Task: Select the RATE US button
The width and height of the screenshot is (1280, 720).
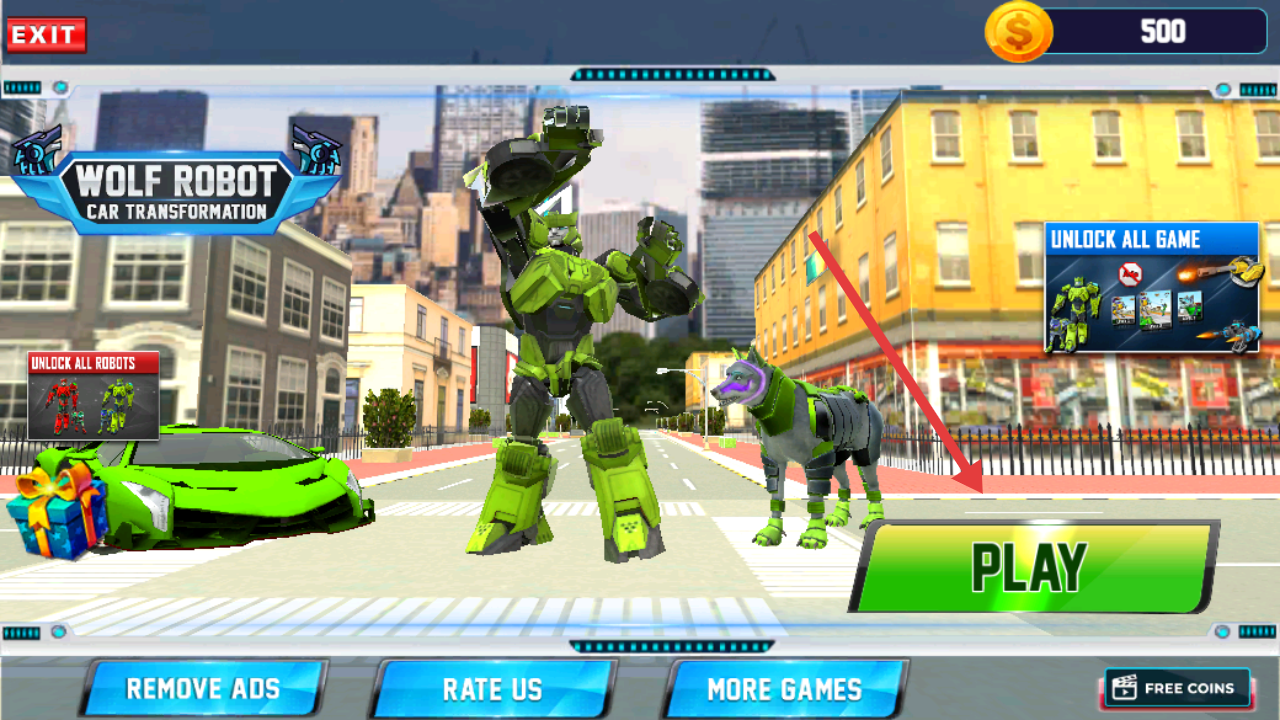Action: tap(492, 688)
